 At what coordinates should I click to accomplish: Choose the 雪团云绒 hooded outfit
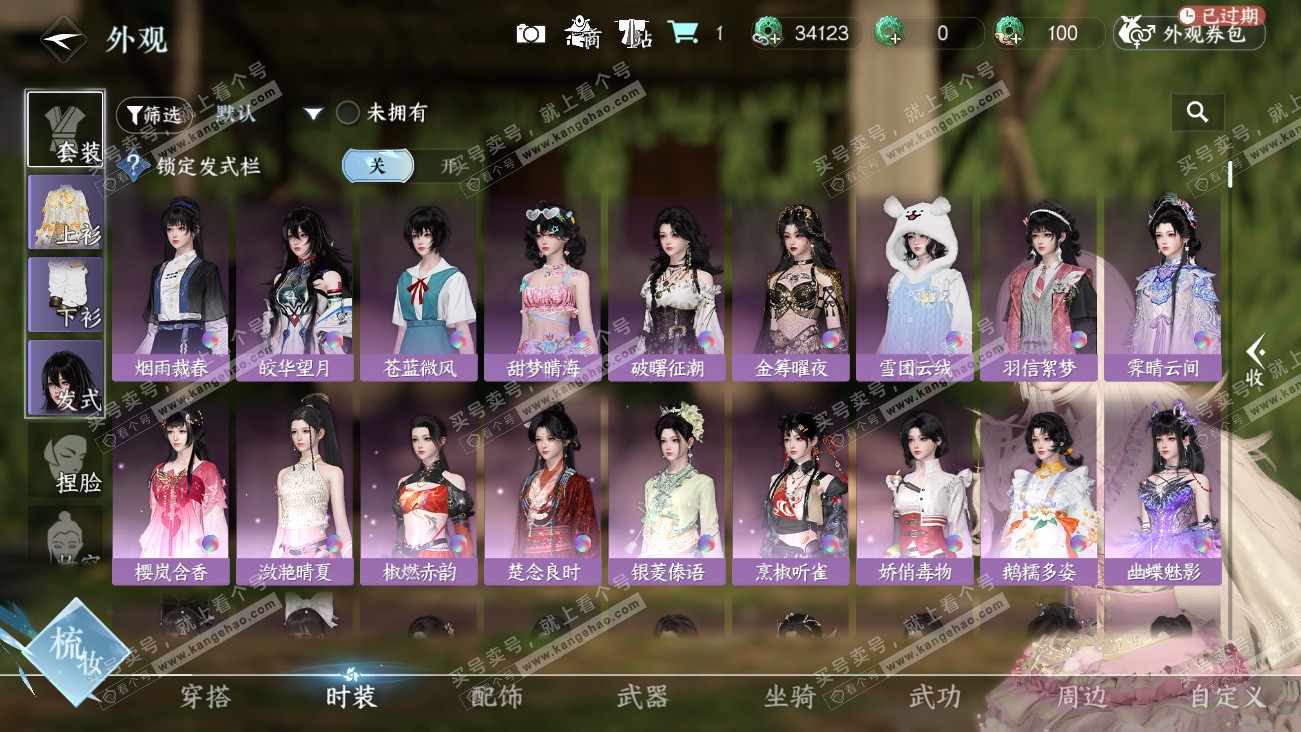[x=915, y=288]
